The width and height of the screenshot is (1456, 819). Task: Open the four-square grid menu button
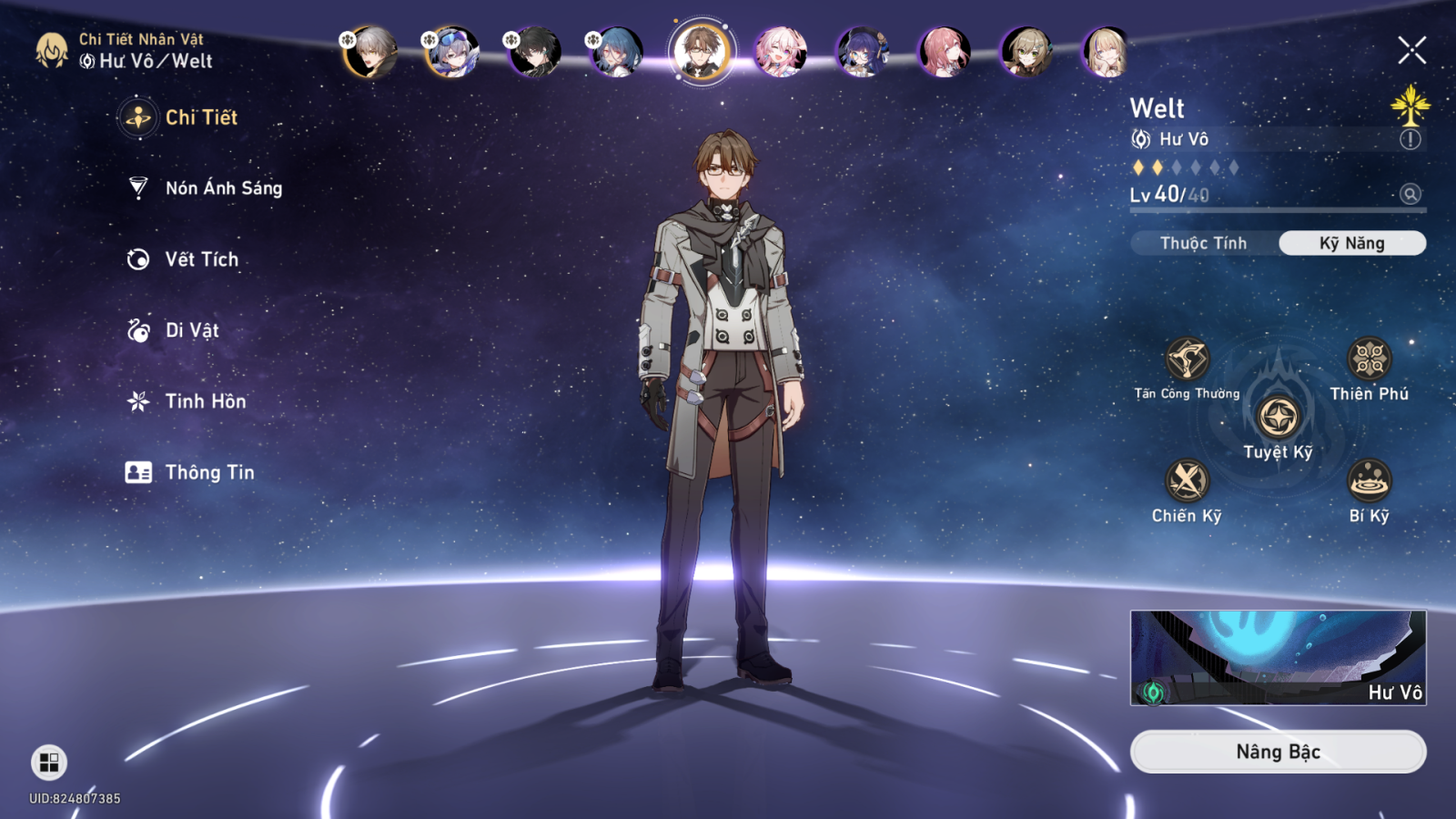point(49,762)
